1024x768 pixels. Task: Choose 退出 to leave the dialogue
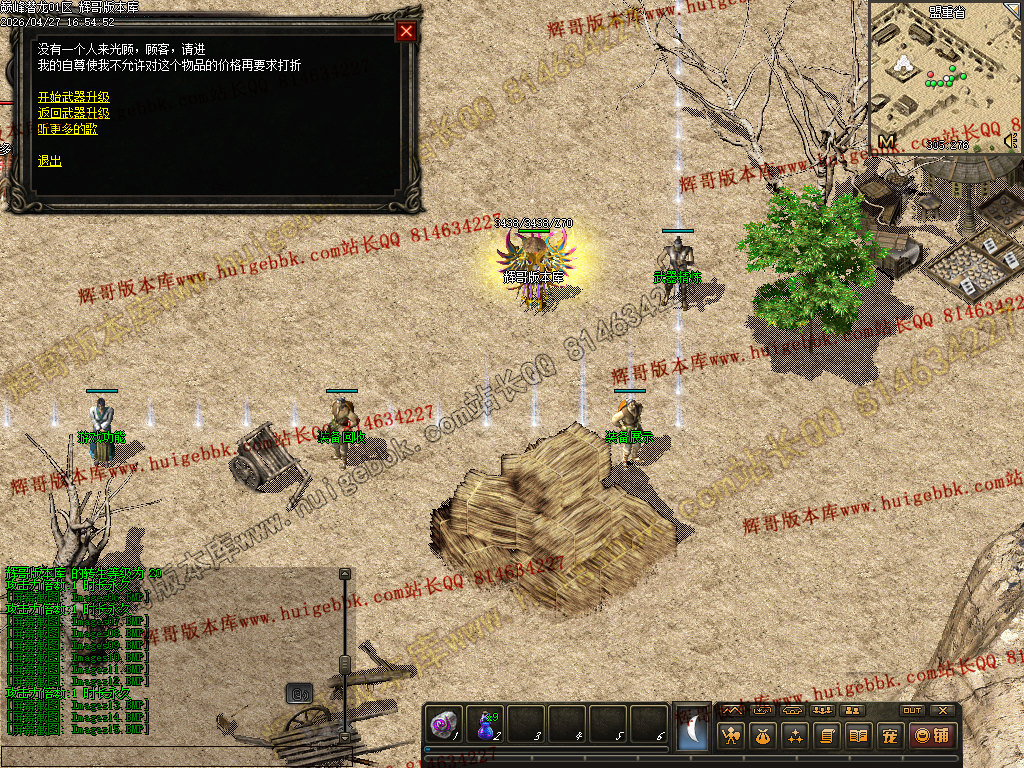(x=50, y=161)
